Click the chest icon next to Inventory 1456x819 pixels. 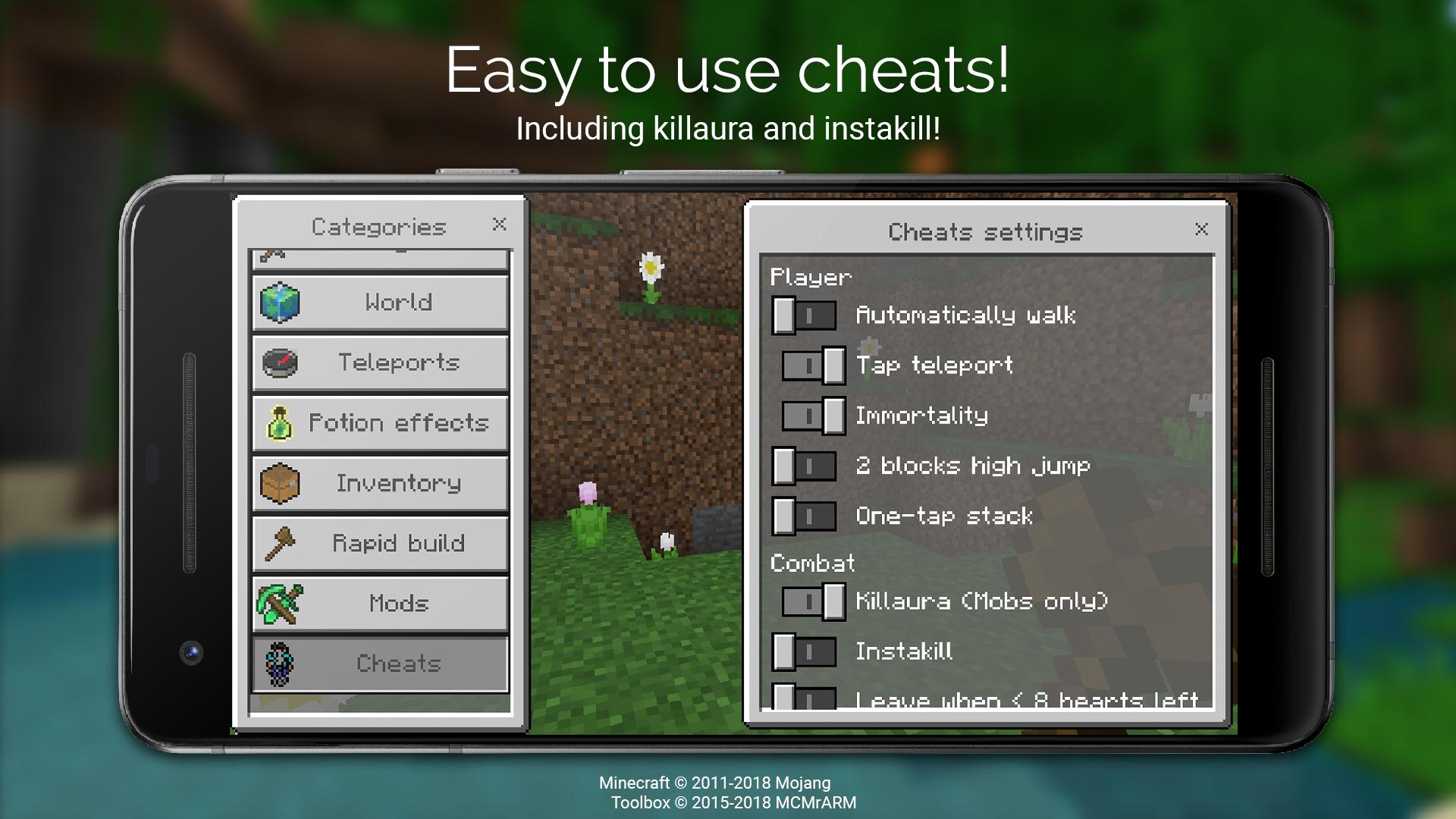(281, 483)
